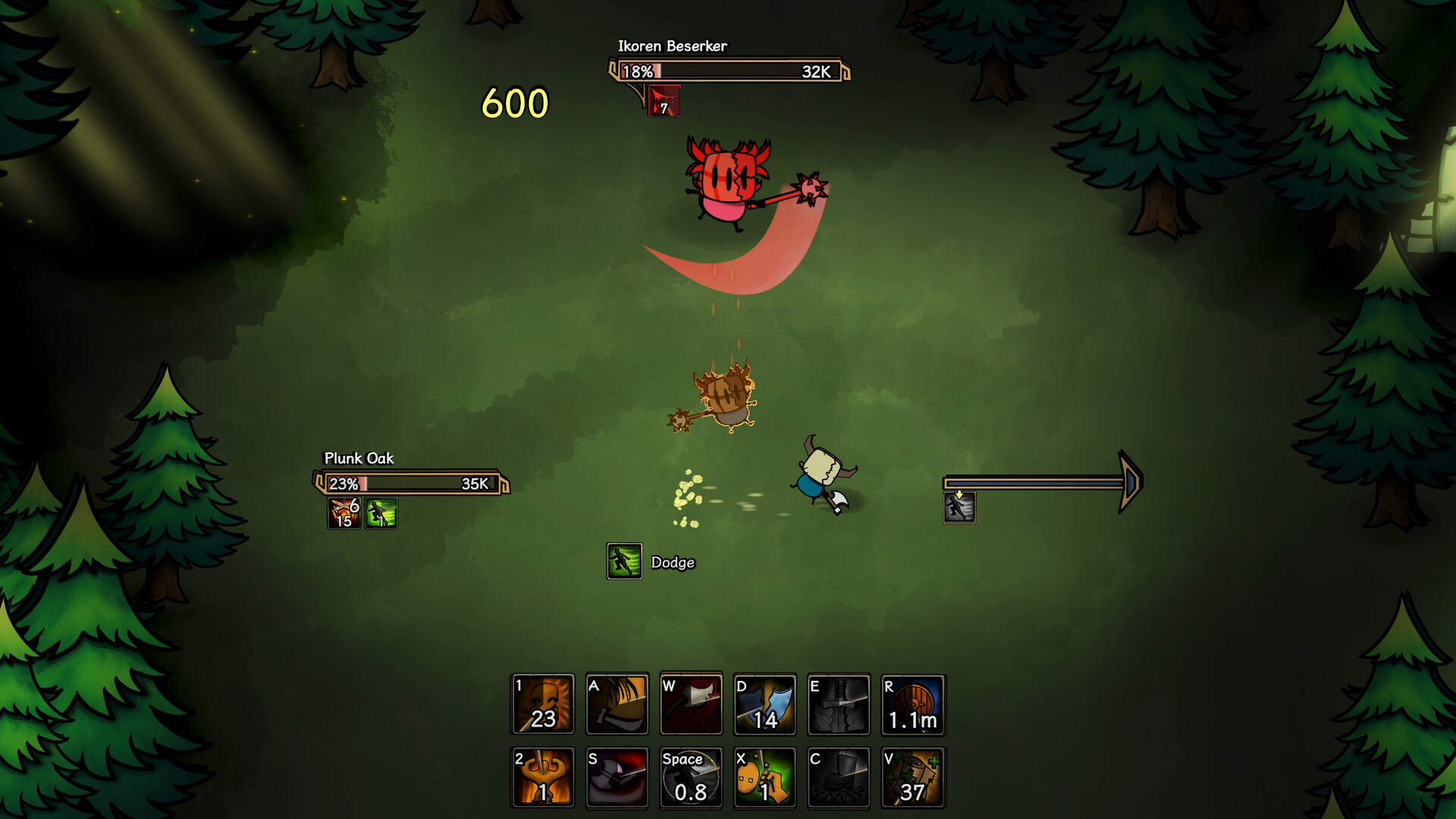Screen dimensions: 1456x819
Task: Activate the round wooden shield ability
Action: point(913,704)
